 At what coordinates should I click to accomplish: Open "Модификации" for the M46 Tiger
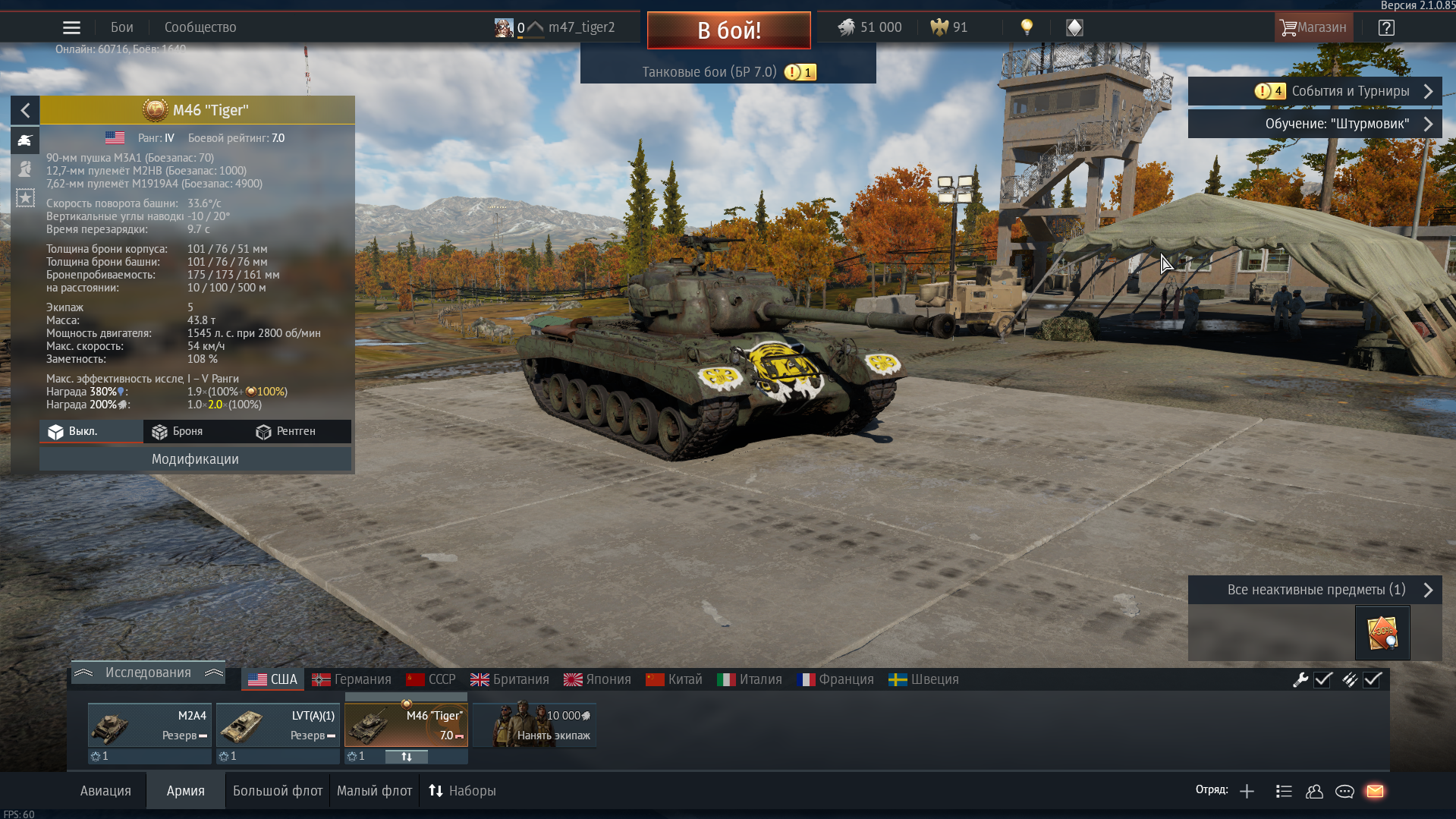[x=195, y=459]
